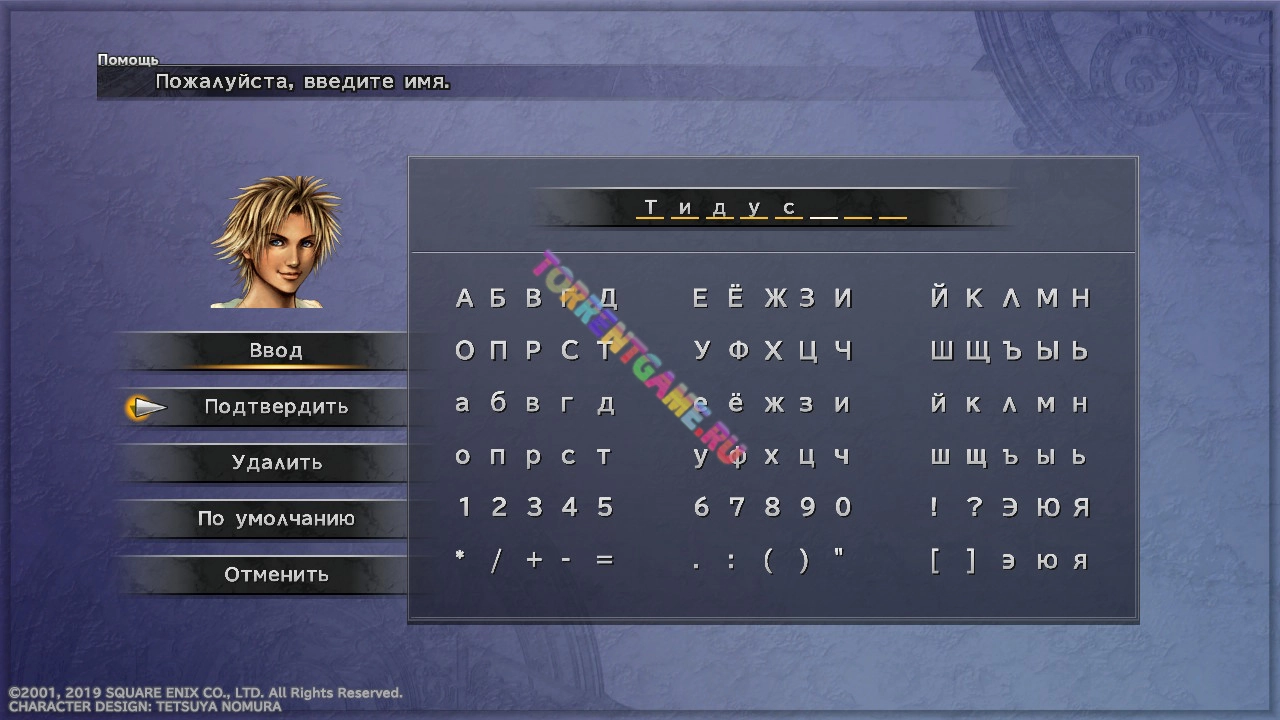This screenshot has height=720, width=1280.
Task: Click the exclamation mark key
Action: pyautogui.click(x=934, y=507)
